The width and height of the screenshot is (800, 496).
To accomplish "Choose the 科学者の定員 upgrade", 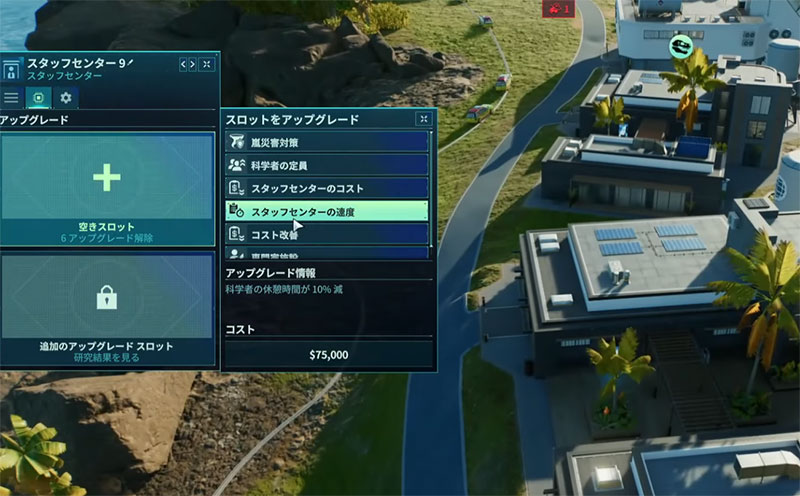I will 328,165.
